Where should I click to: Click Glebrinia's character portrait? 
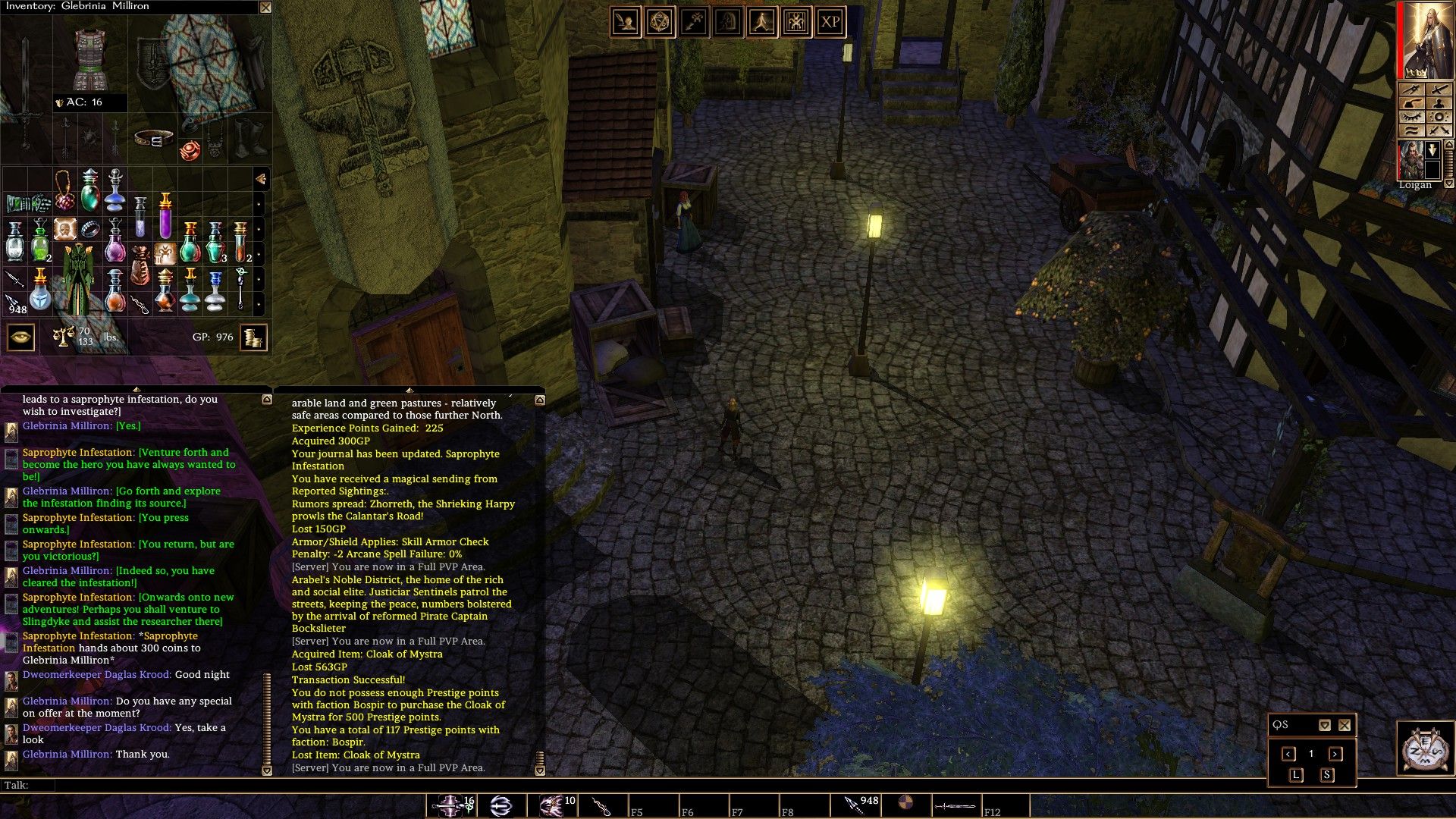(x=1426, y=40)
